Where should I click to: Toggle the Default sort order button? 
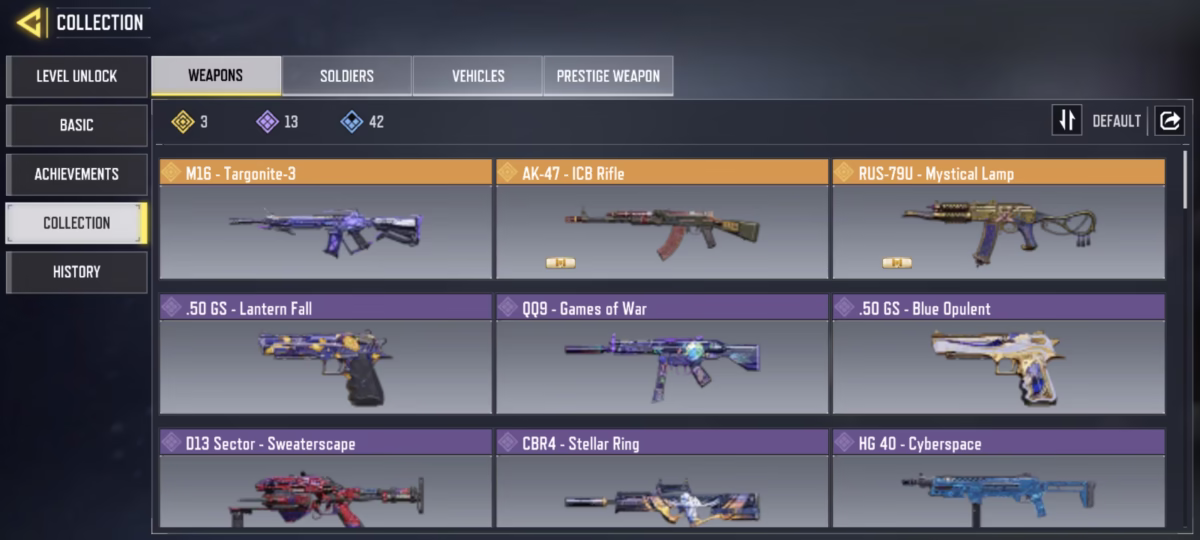click(1067, 121)
